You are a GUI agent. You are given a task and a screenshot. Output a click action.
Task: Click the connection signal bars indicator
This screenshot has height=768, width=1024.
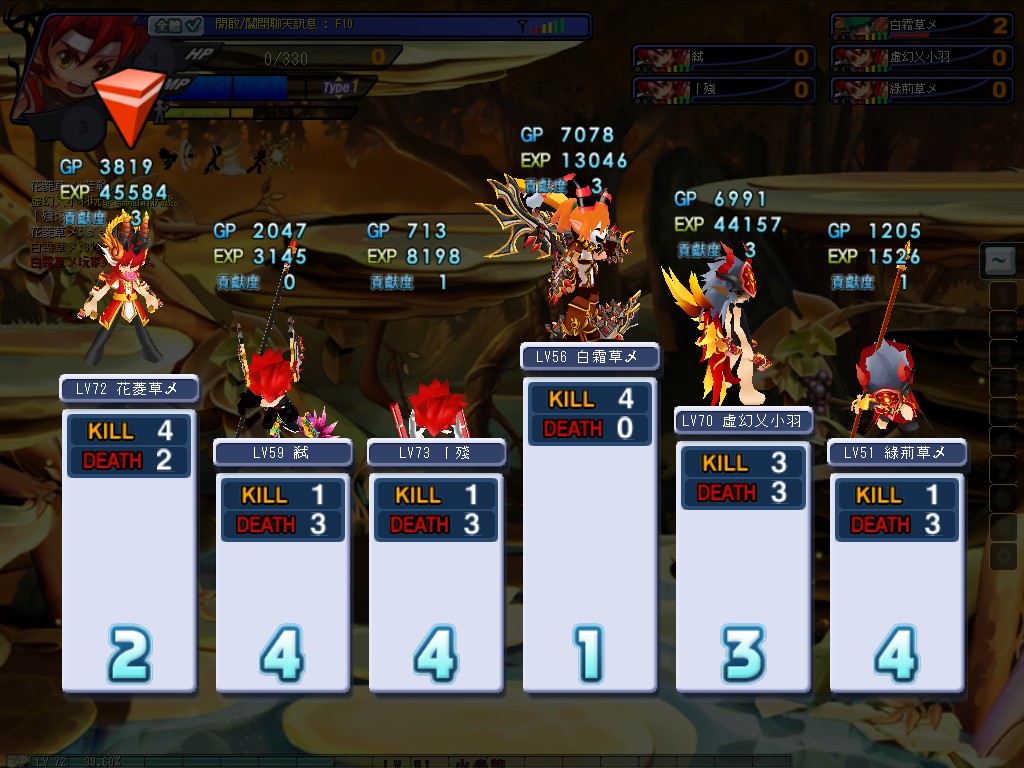point(549,26)
